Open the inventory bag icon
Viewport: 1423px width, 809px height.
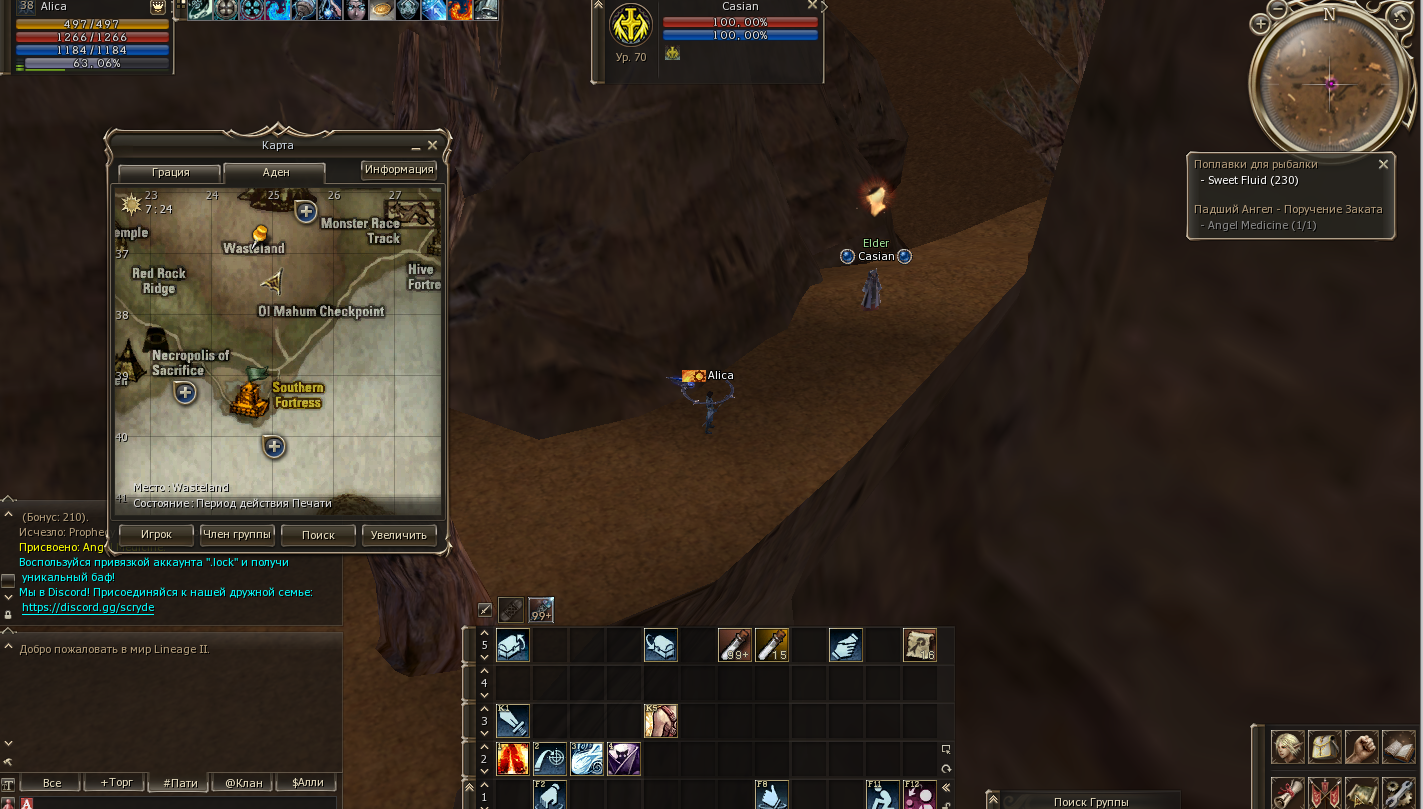(x=1325, y=747)
